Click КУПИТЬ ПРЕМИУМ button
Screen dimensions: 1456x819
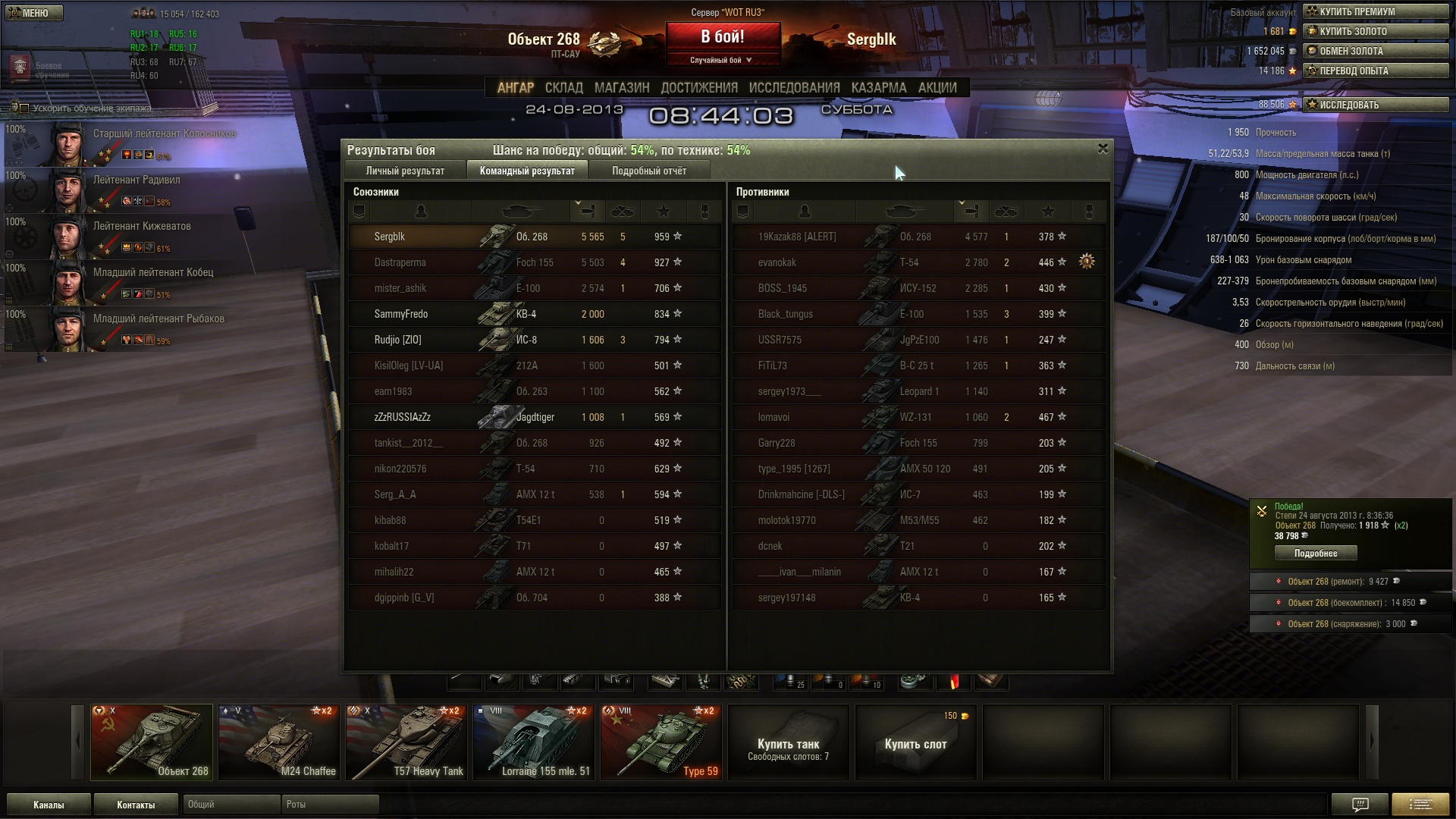1376,11
